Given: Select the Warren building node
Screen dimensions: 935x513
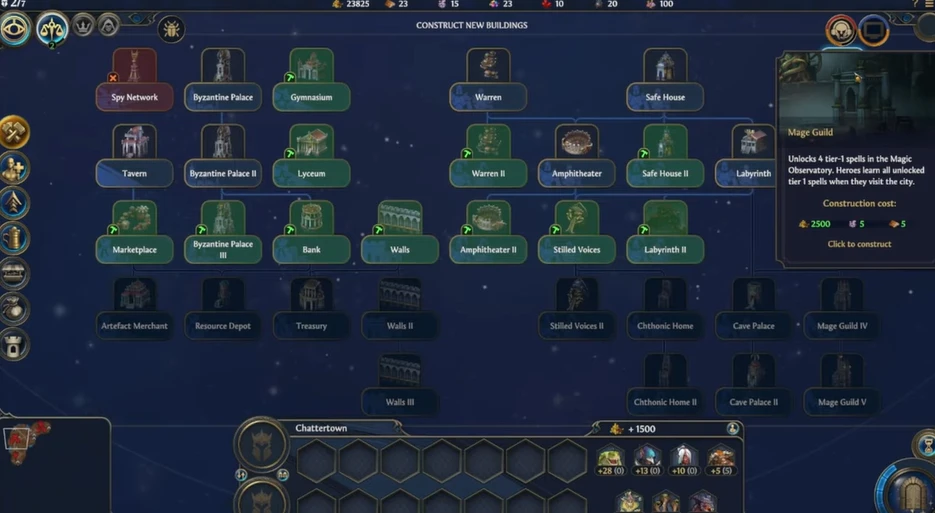Looking at the screenshot, I should [x=488, y=82].
